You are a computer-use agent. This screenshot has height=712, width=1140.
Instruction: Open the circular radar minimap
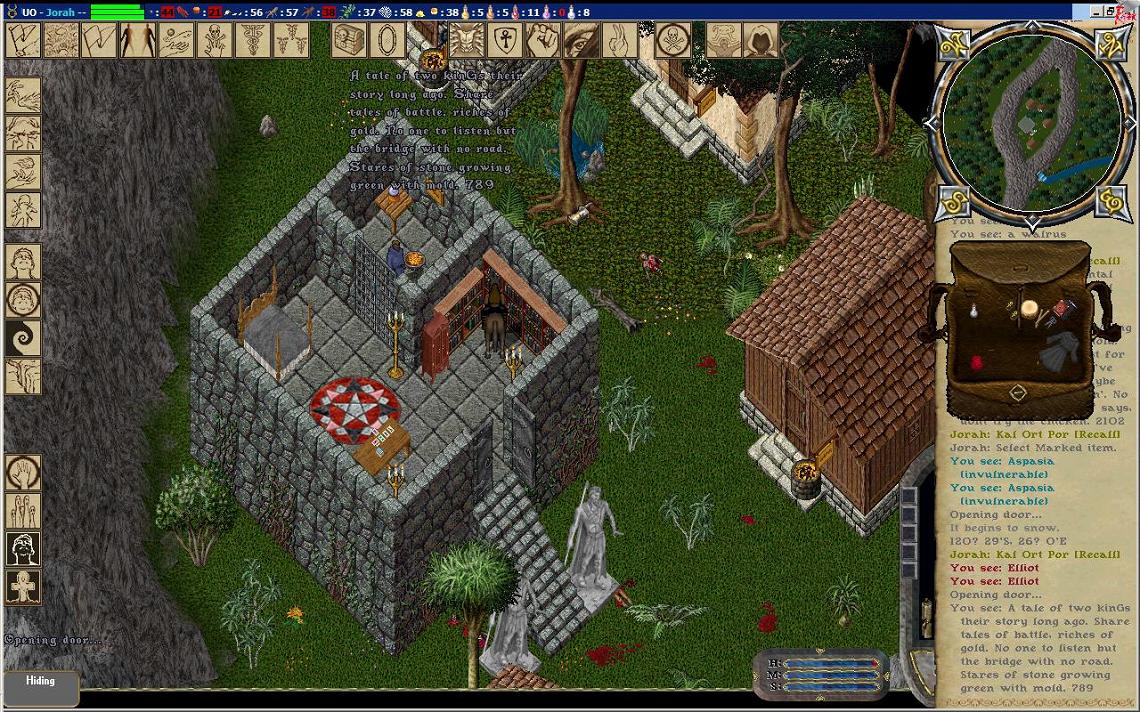pos(1030,120)
